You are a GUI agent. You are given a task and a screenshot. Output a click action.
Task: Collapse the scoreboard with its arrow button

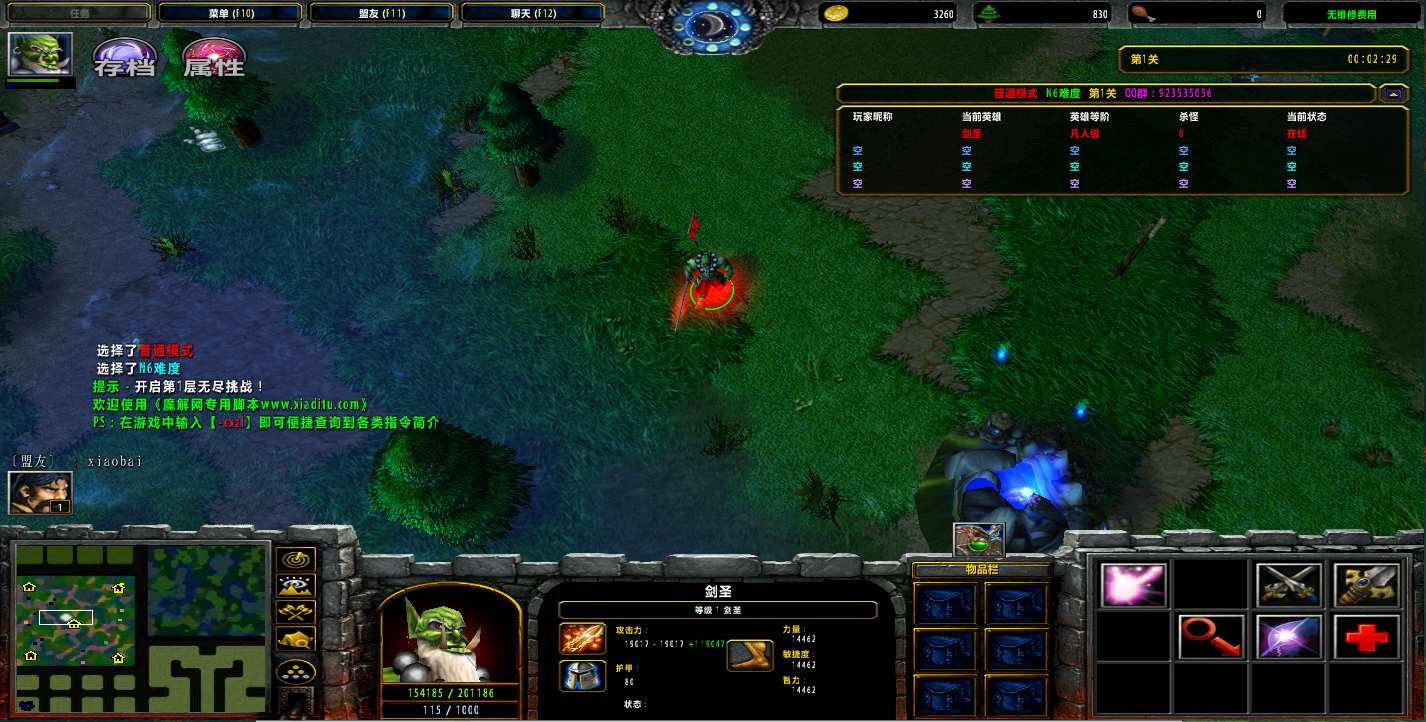tap(1393, 93)
